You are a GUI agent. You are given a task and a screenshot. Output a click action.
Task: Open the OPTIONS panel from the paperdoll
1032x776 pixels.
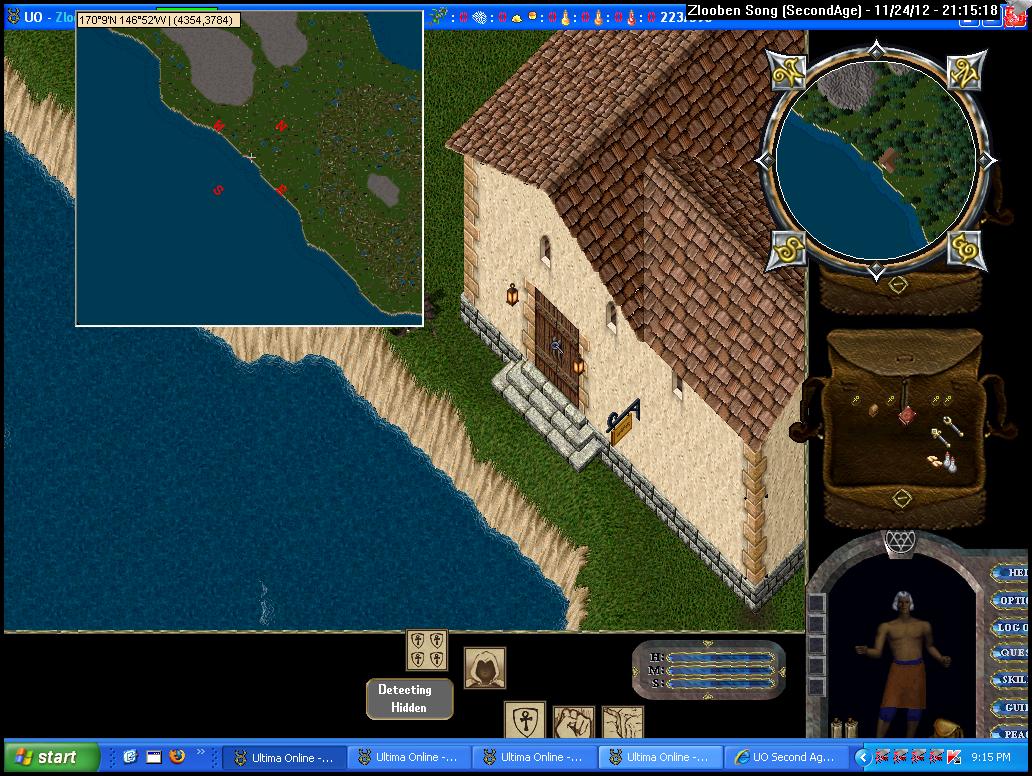[1012, 601]
